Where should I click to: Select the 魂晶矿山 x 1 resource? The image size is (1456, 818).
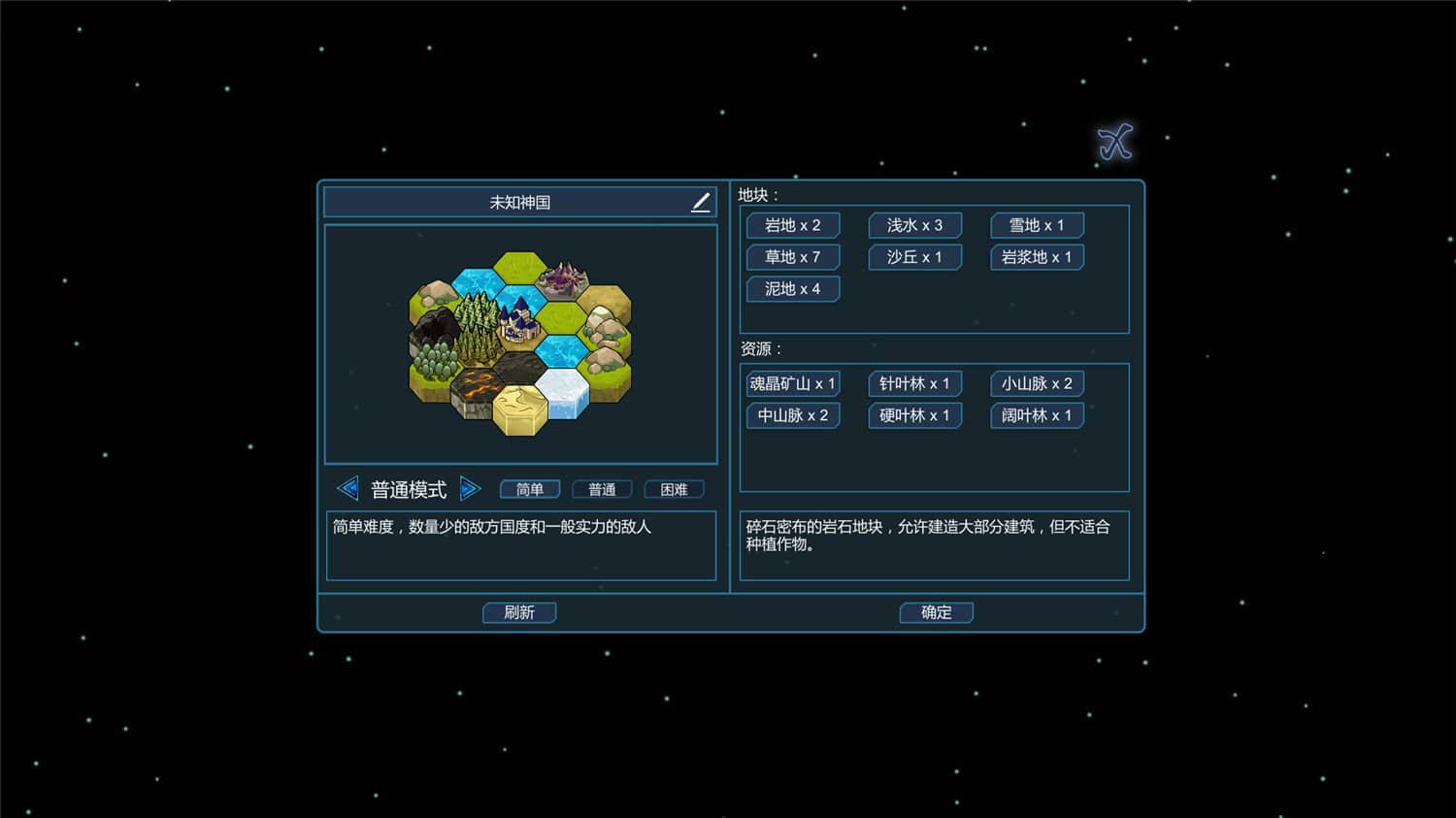[793, 383]
